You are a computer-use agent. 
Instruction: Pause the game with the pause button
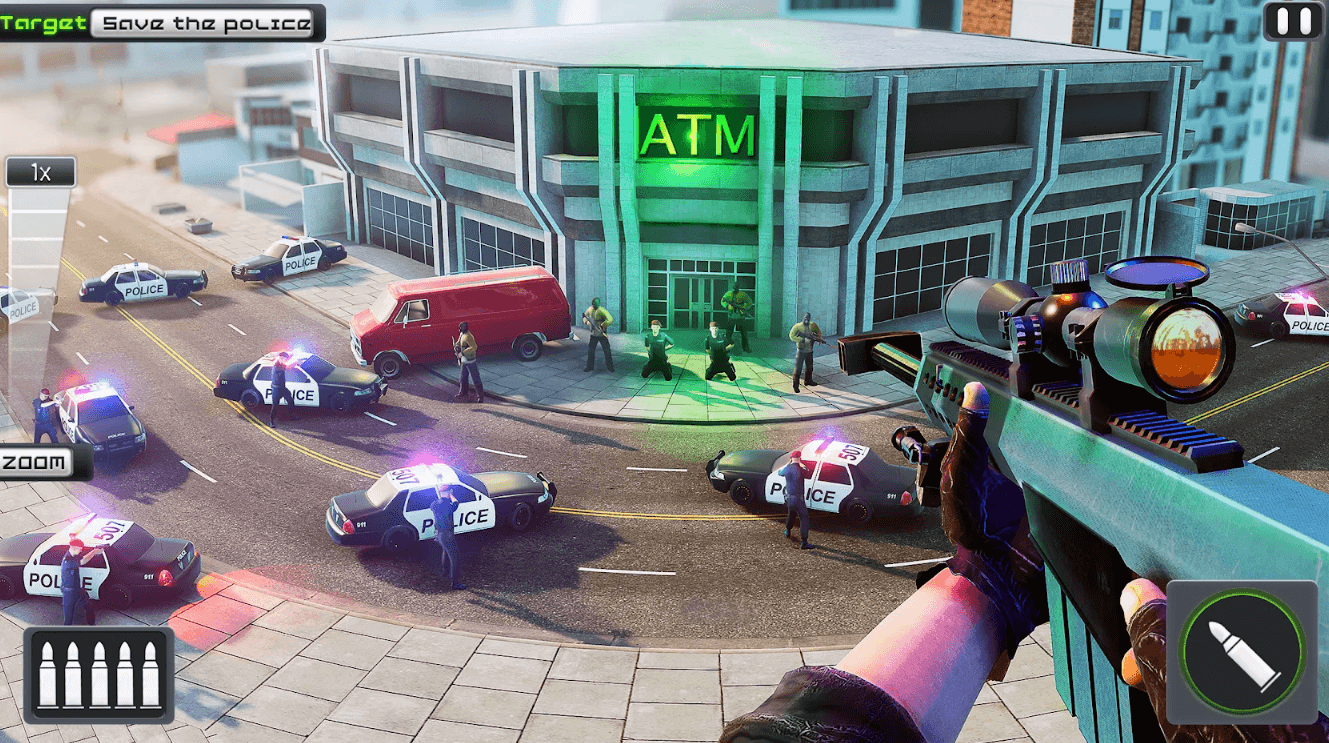(x=1292, y=21)
